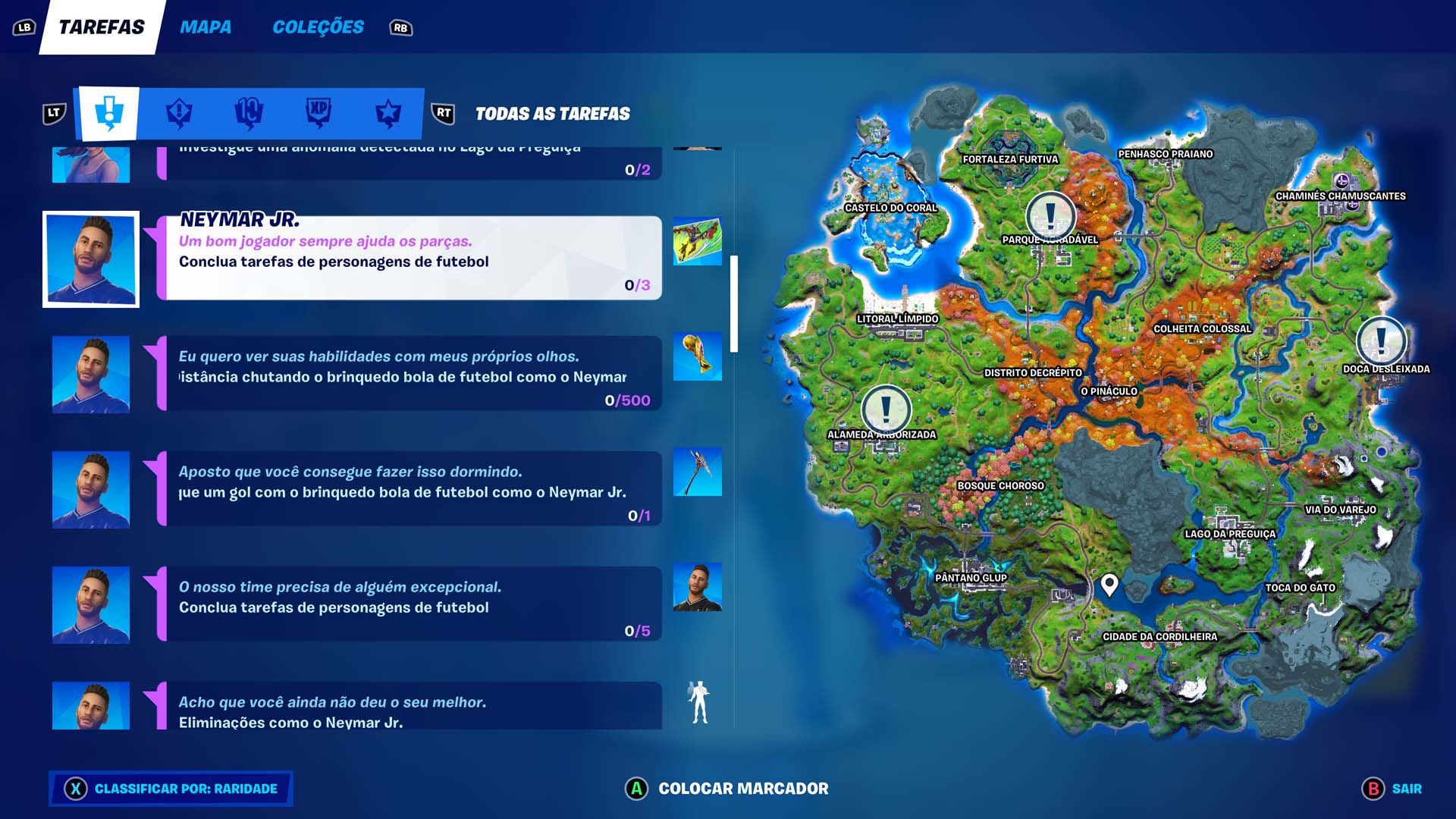1456x819 pixels.
Task: Select the XP quests filter icon
Action: 318,112
